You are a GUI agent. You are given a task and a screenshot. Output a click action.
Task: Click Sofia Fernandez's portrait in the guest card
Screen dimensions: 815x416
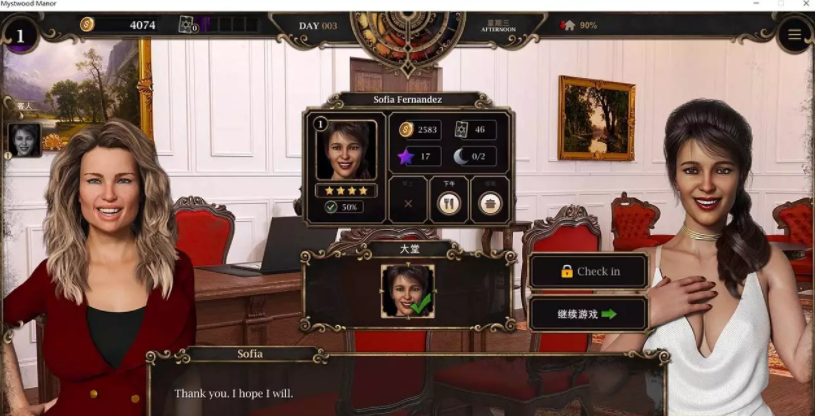click(346, 150)
